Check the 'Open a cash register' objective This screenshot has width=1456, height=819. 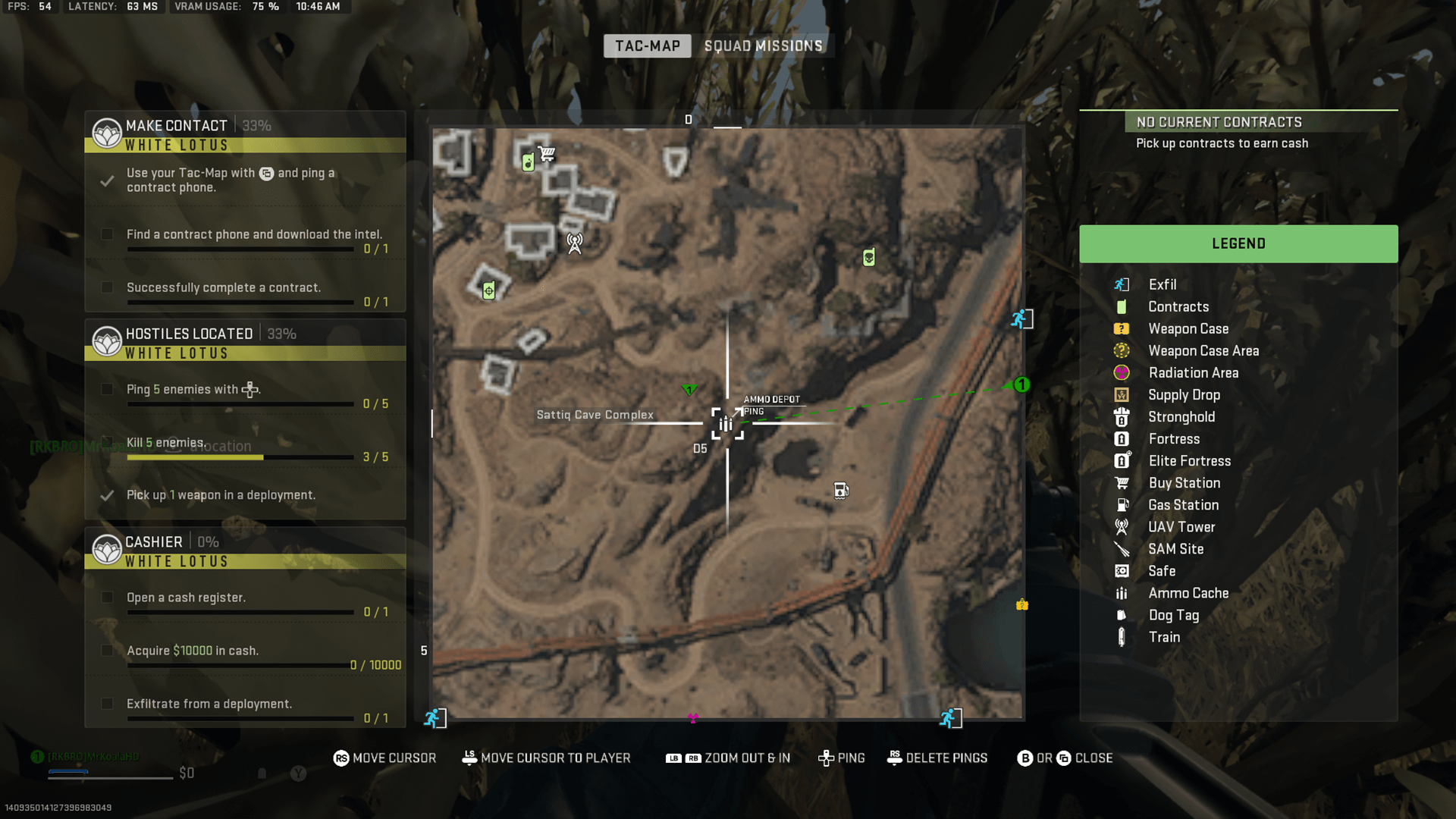107,598
